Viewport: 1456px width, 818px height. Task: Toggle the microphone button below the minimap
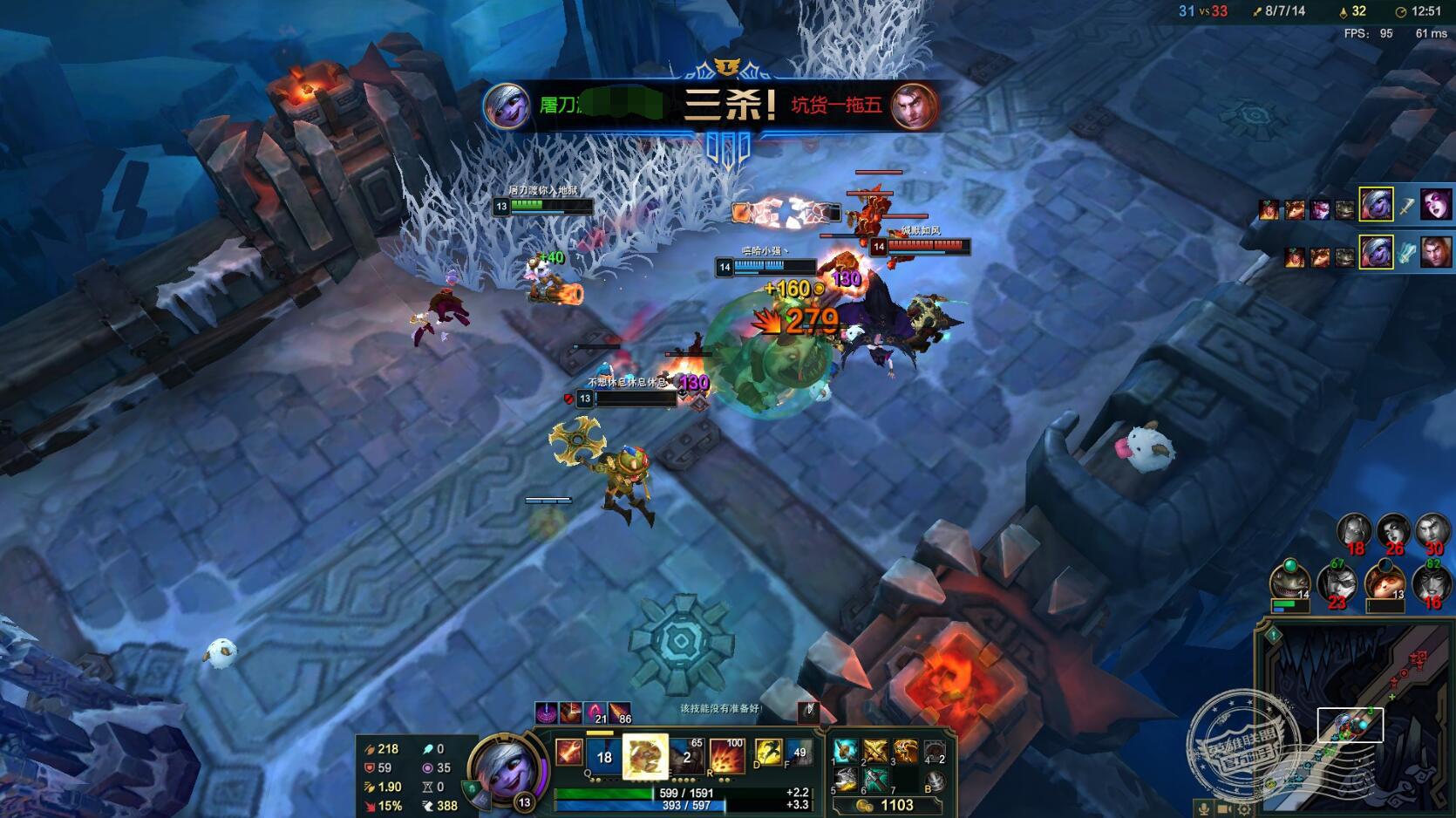pyautogui.click(x=1204, y=808)
